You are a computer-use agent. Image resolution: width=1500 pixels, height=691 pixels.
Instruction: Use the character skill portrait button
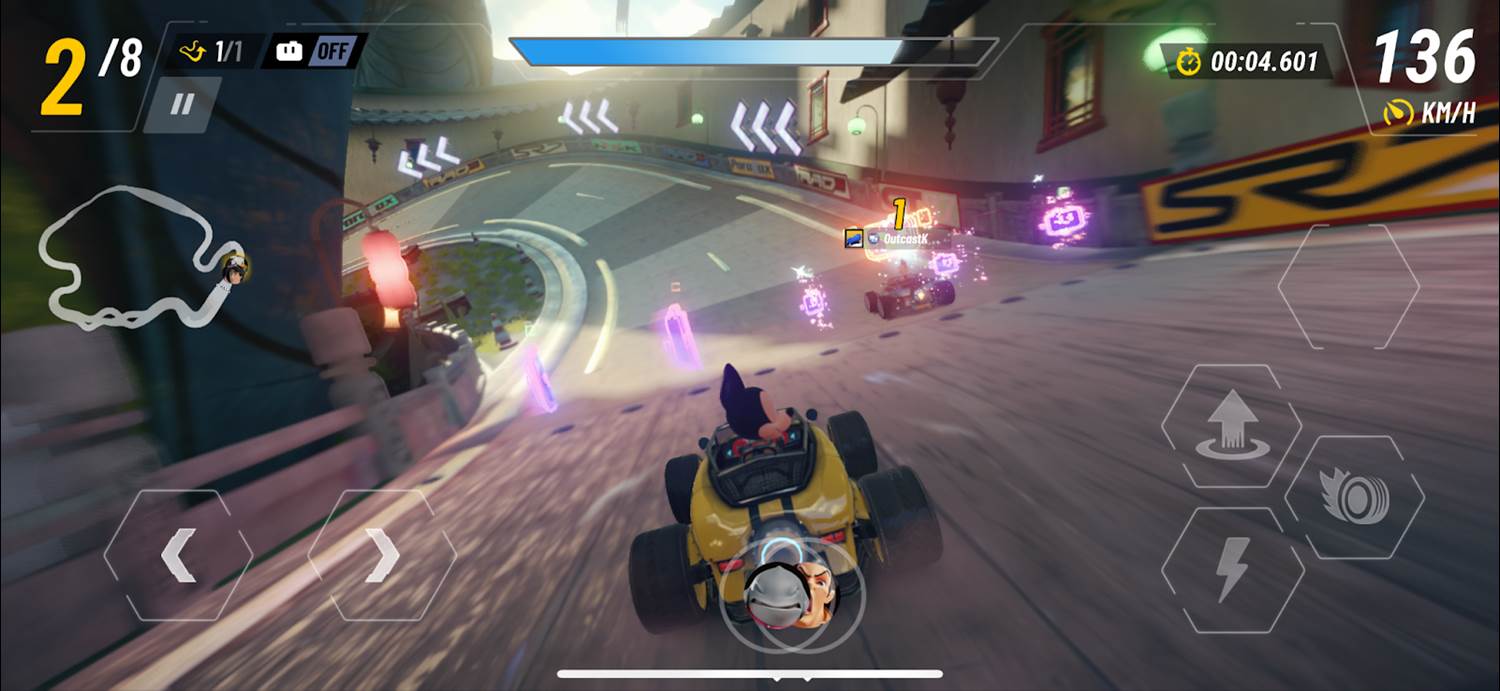click(789, 591)
